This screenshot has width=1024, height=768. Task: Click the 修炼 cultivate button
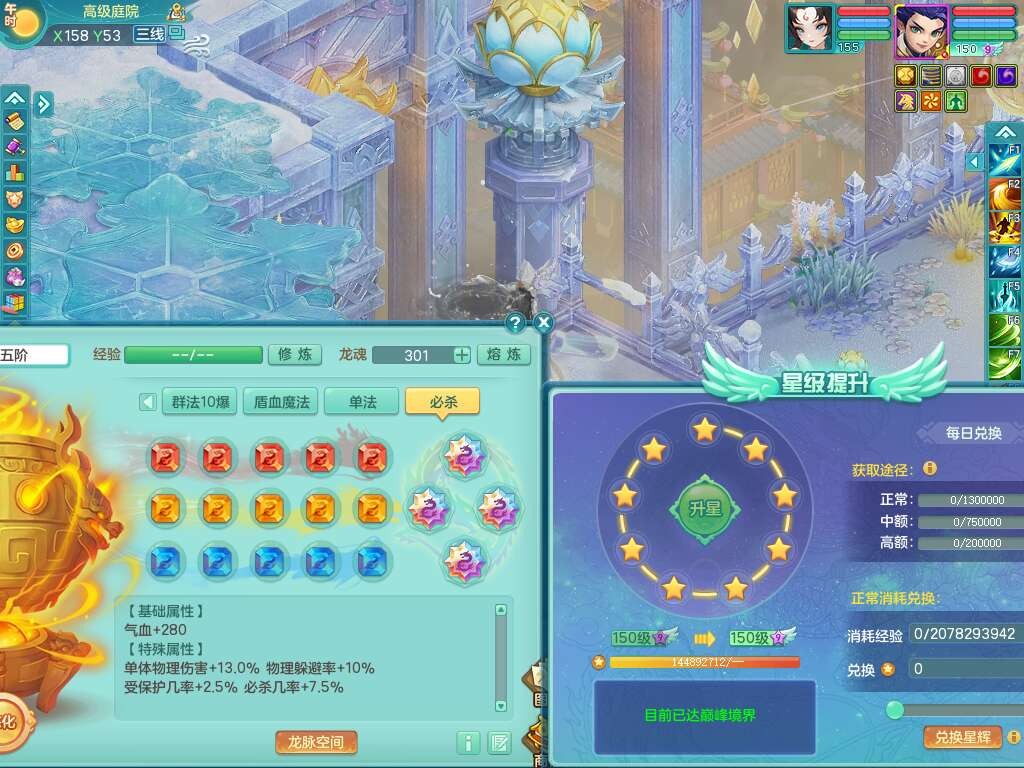pyautogui.click(x=294, y=354)
